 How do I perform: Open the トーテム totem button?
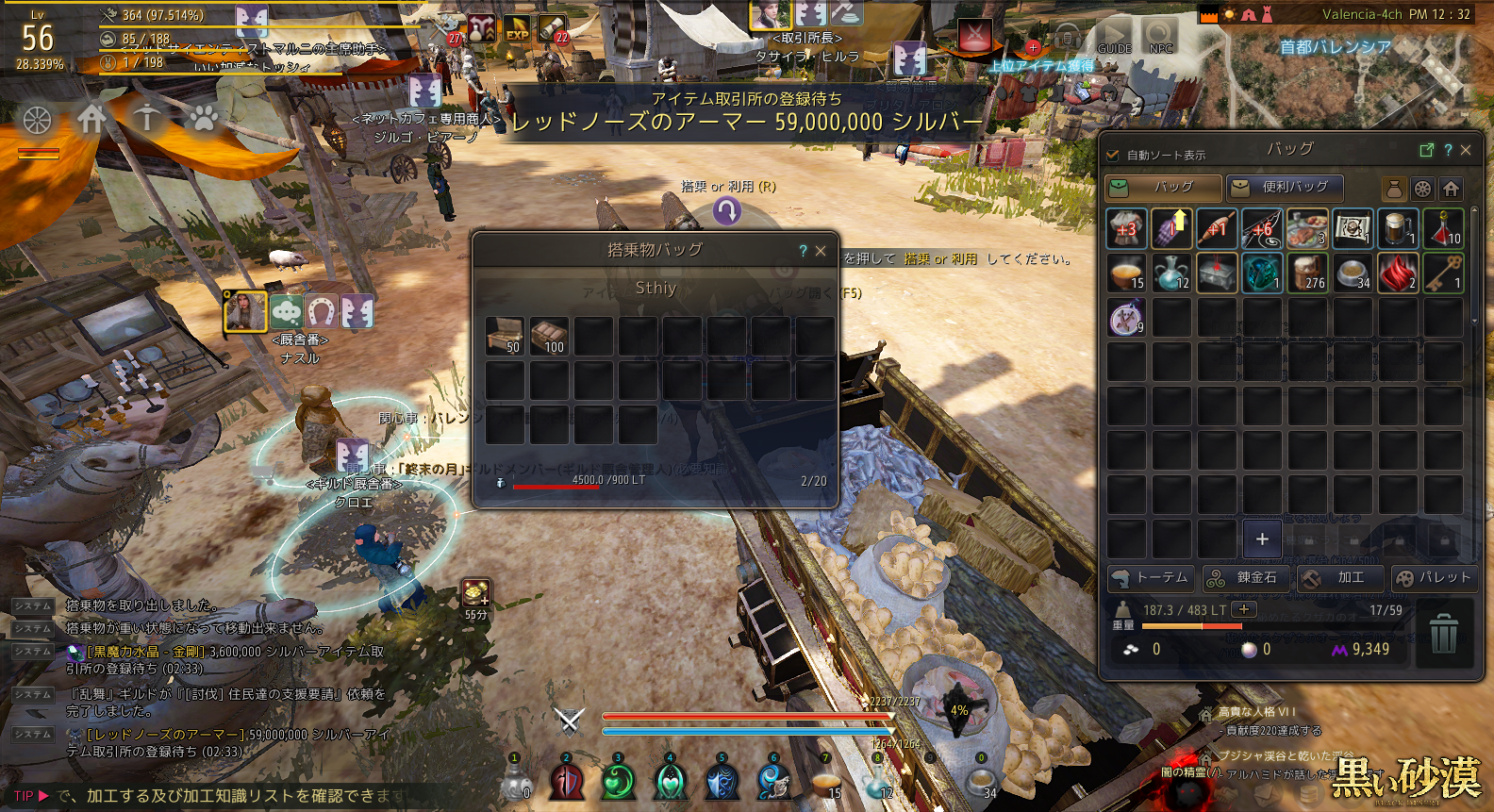tap(1151, 578)
